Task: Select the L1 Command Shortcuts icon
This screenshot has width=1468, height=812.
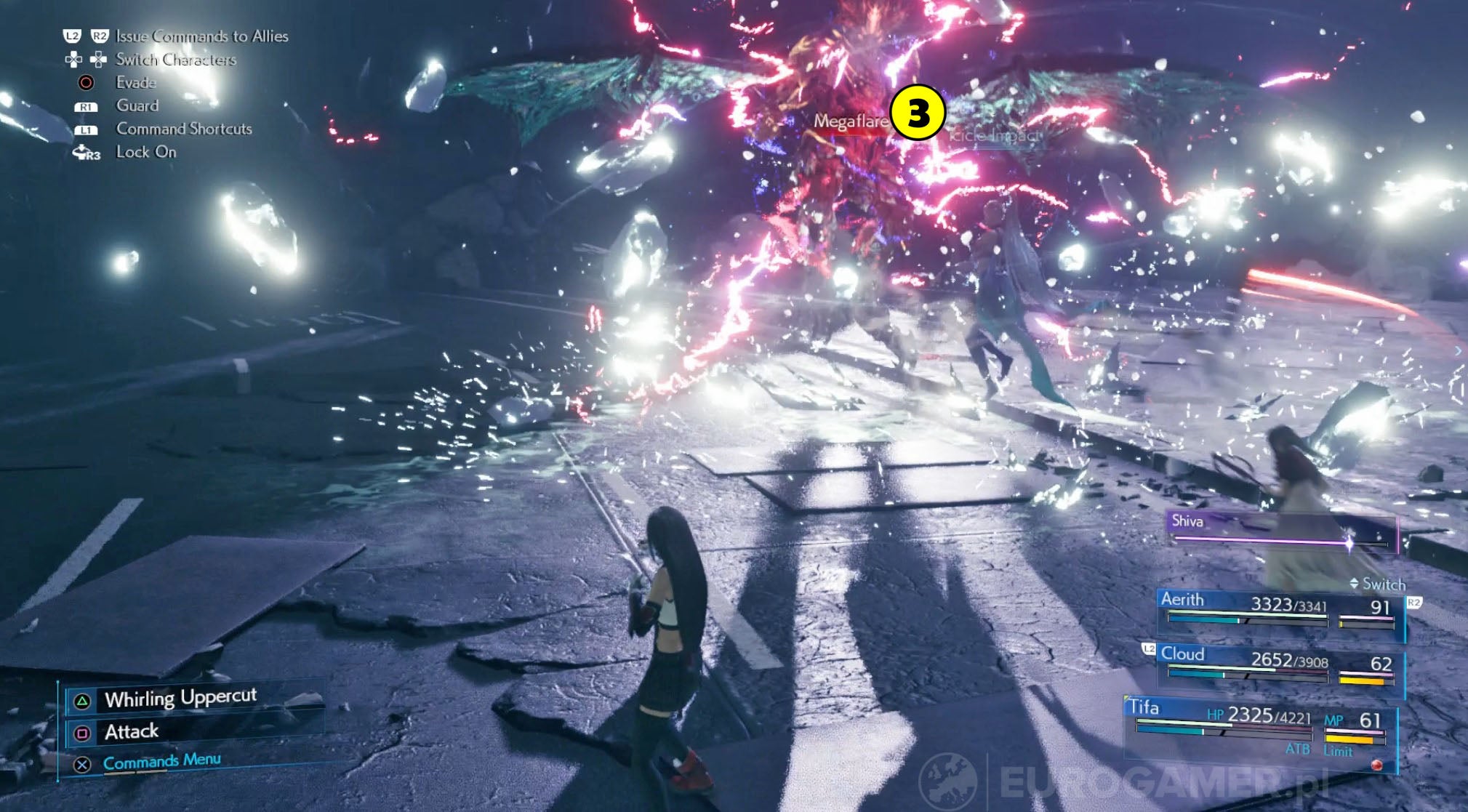Action: click(x=88, y=129)
